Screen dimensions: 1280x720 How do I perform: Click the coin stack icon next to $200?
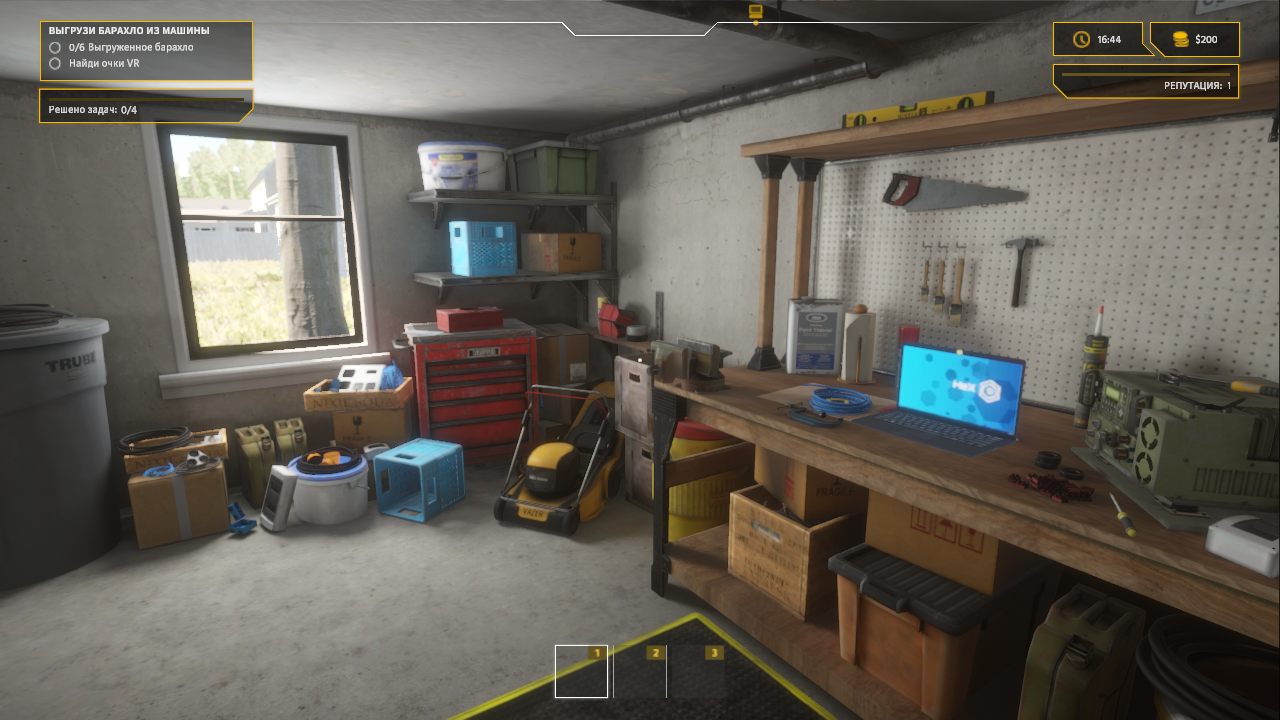[1179, 40]
